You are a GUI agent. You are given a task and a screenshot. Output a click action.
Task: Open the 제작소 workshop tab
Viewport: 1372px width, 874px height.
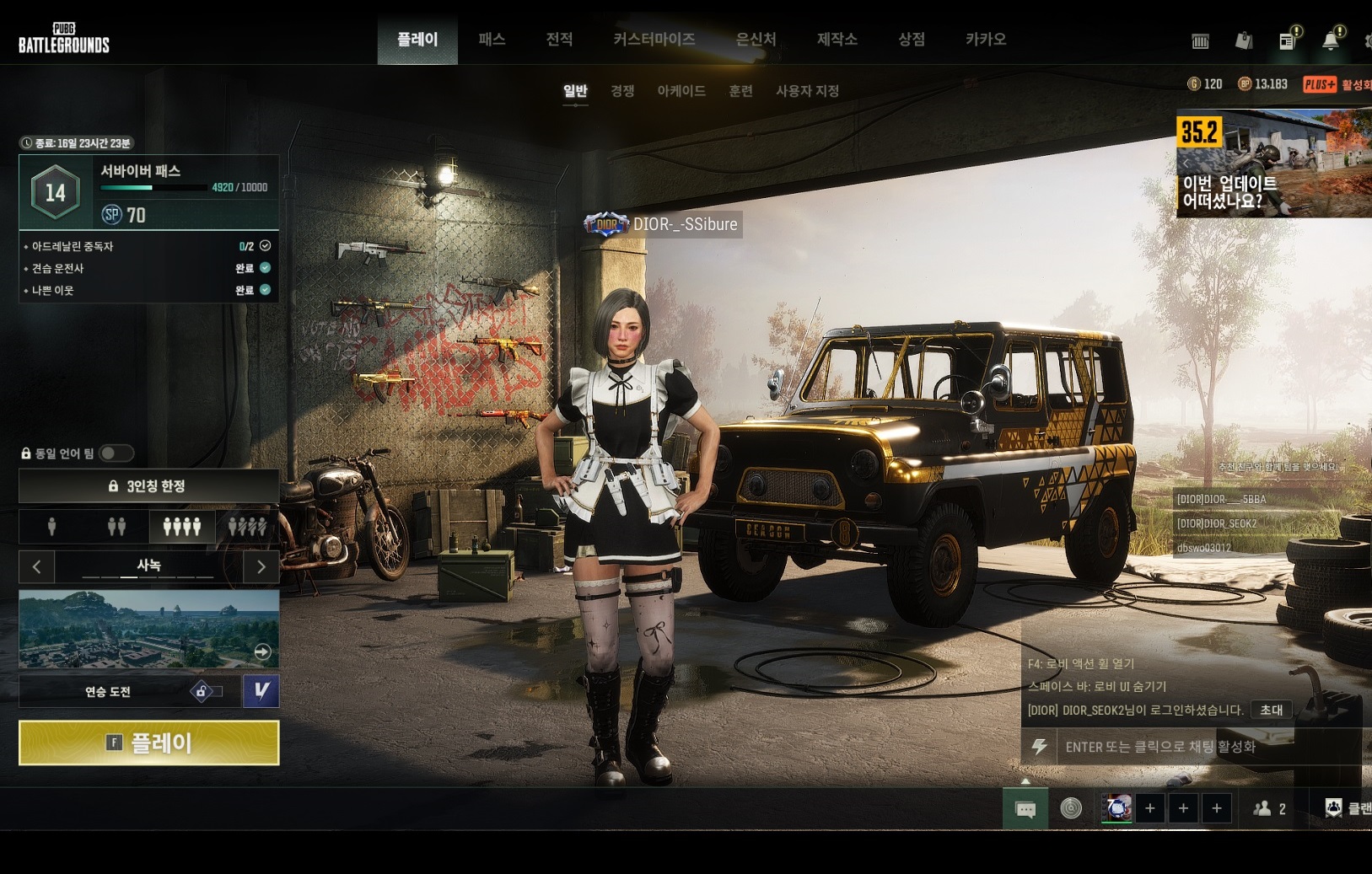[x=837, y=40]
